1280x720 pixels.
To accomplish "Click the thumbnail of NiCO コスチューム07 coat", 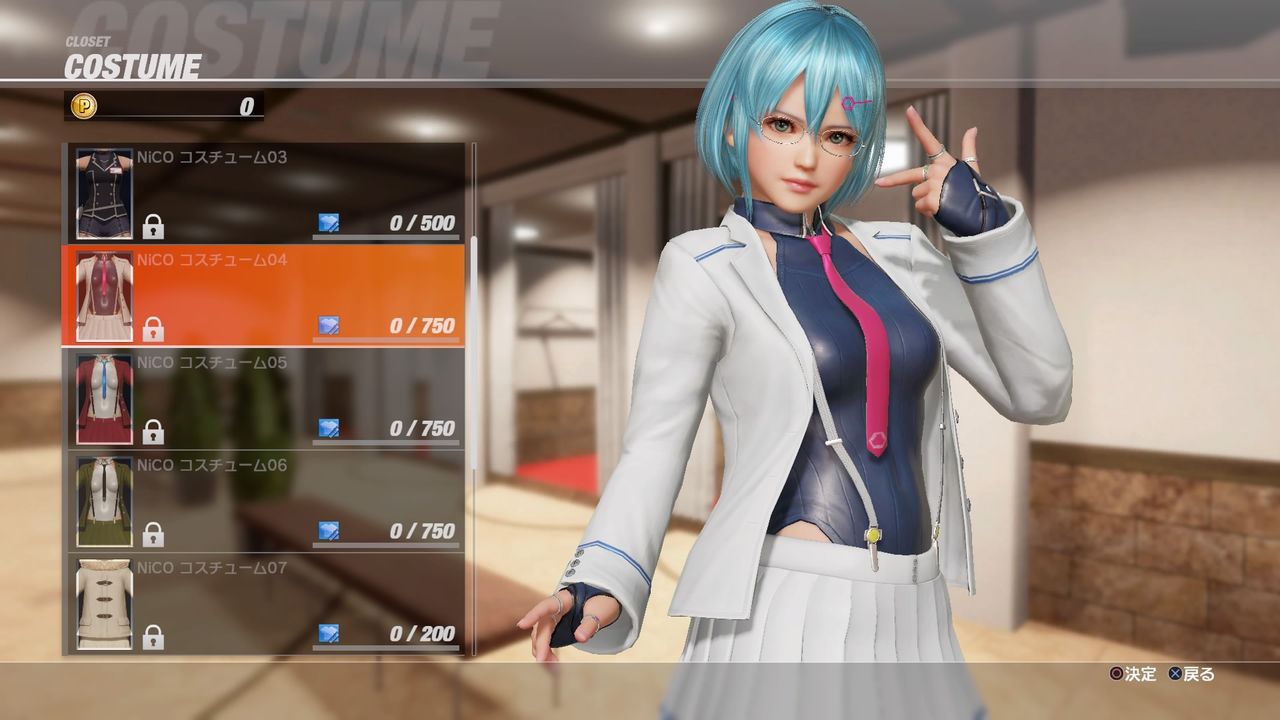I will 103,605.
